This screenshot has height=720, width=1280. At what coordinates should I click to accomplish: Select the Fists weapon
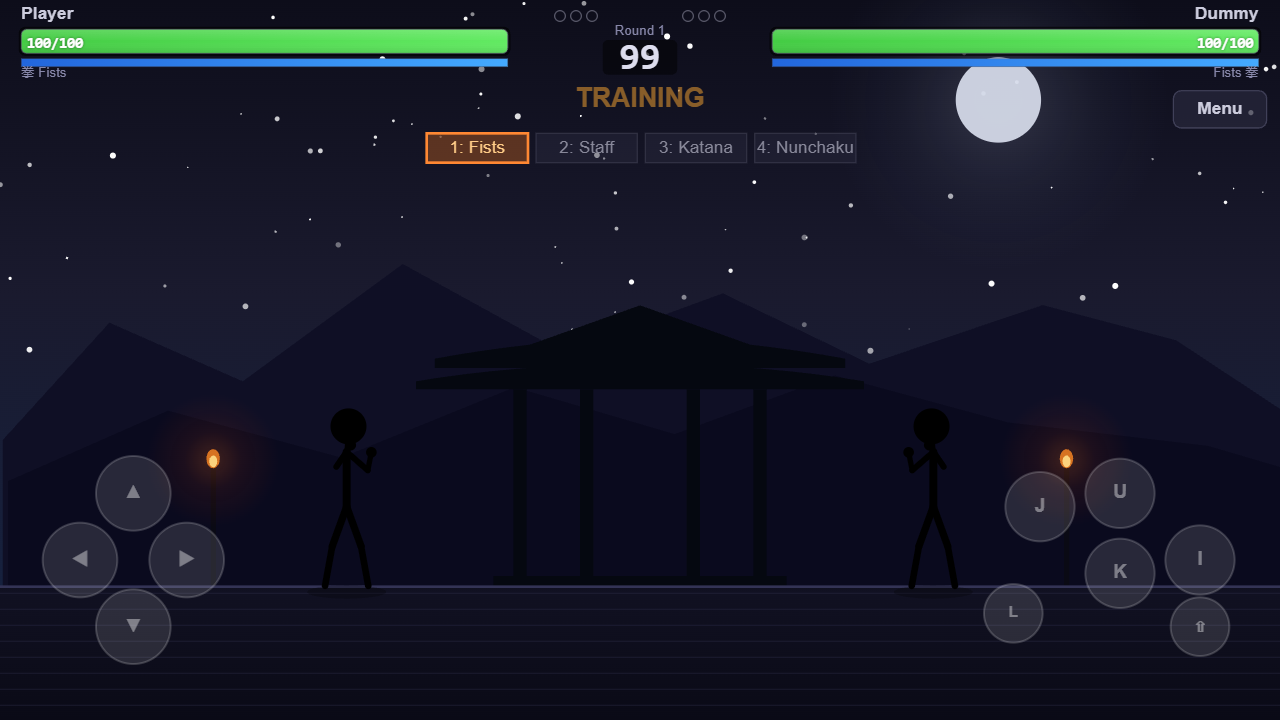[477, 147]
